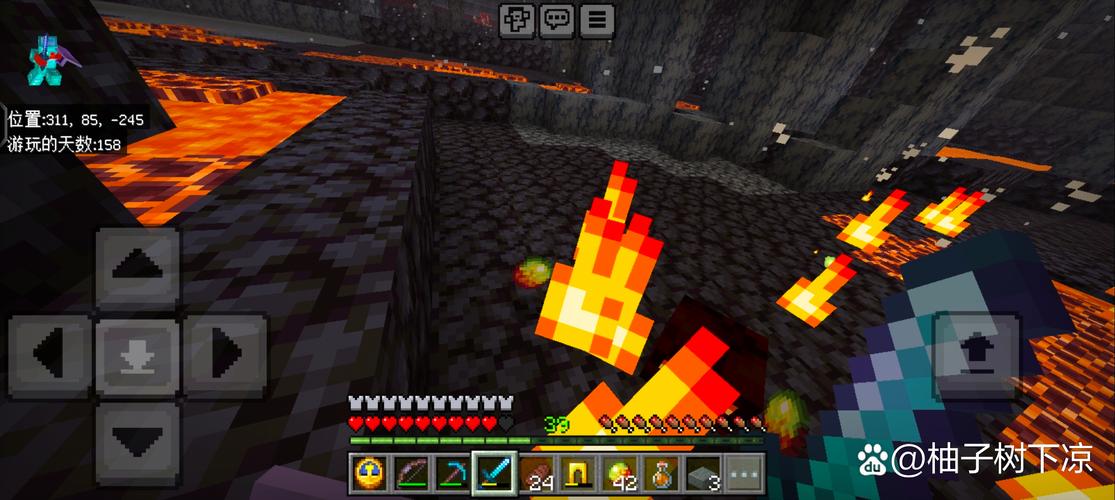The width and height of the screenshot is (1115, 500).
Task: Tap the sneak button in the D-pad center
Action: [138, 355]
